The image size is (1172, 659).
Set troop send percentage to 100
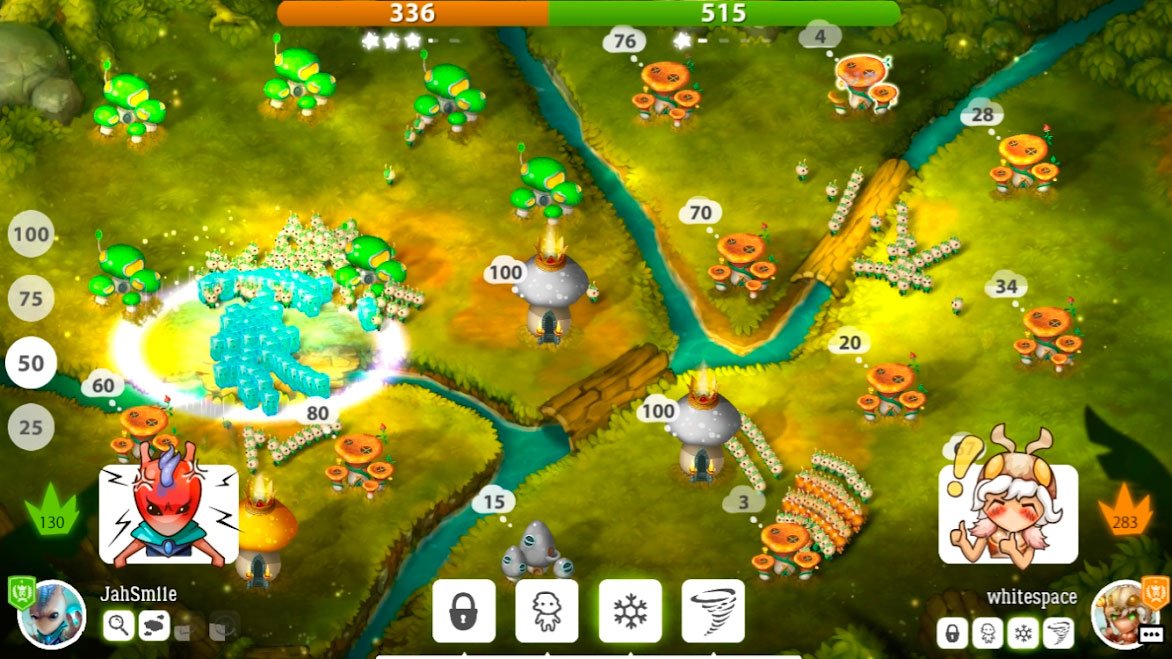click(x=31, y=236)
